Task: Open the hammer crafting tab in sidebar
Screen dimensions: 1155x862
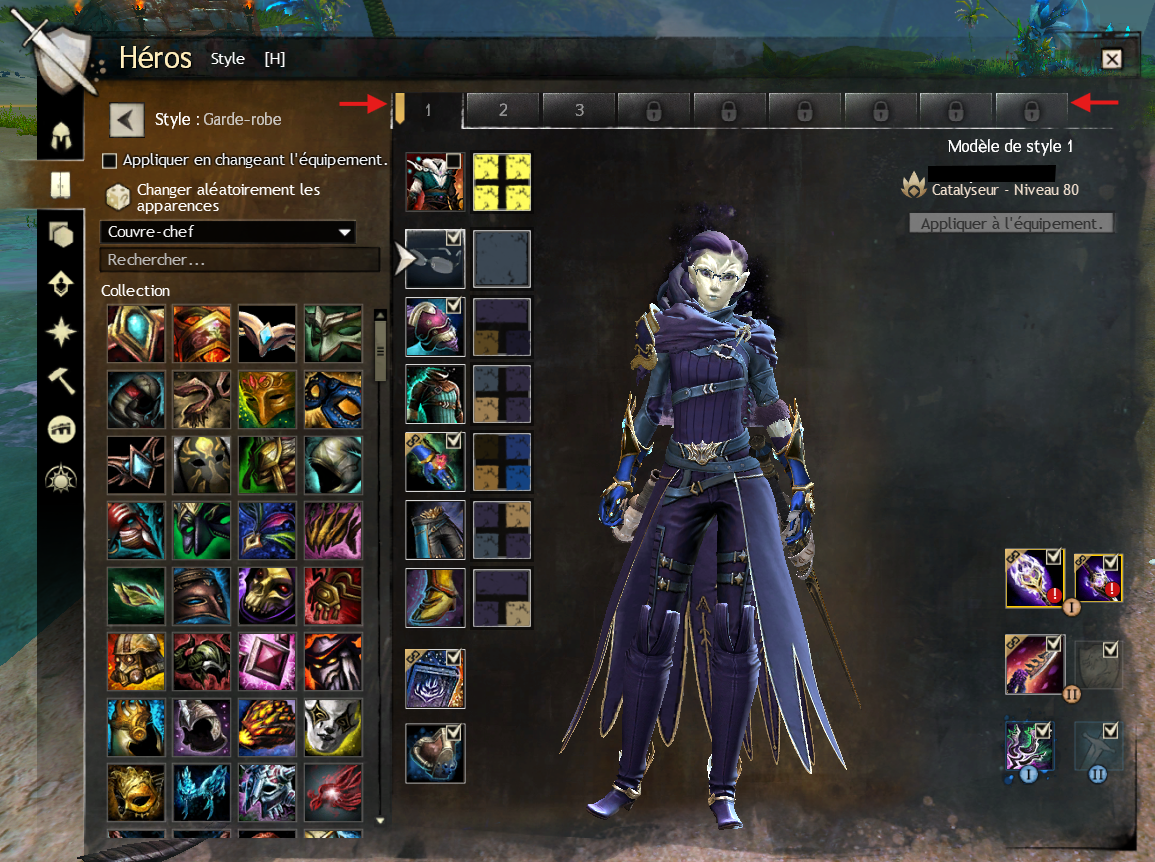Action: 62,379
